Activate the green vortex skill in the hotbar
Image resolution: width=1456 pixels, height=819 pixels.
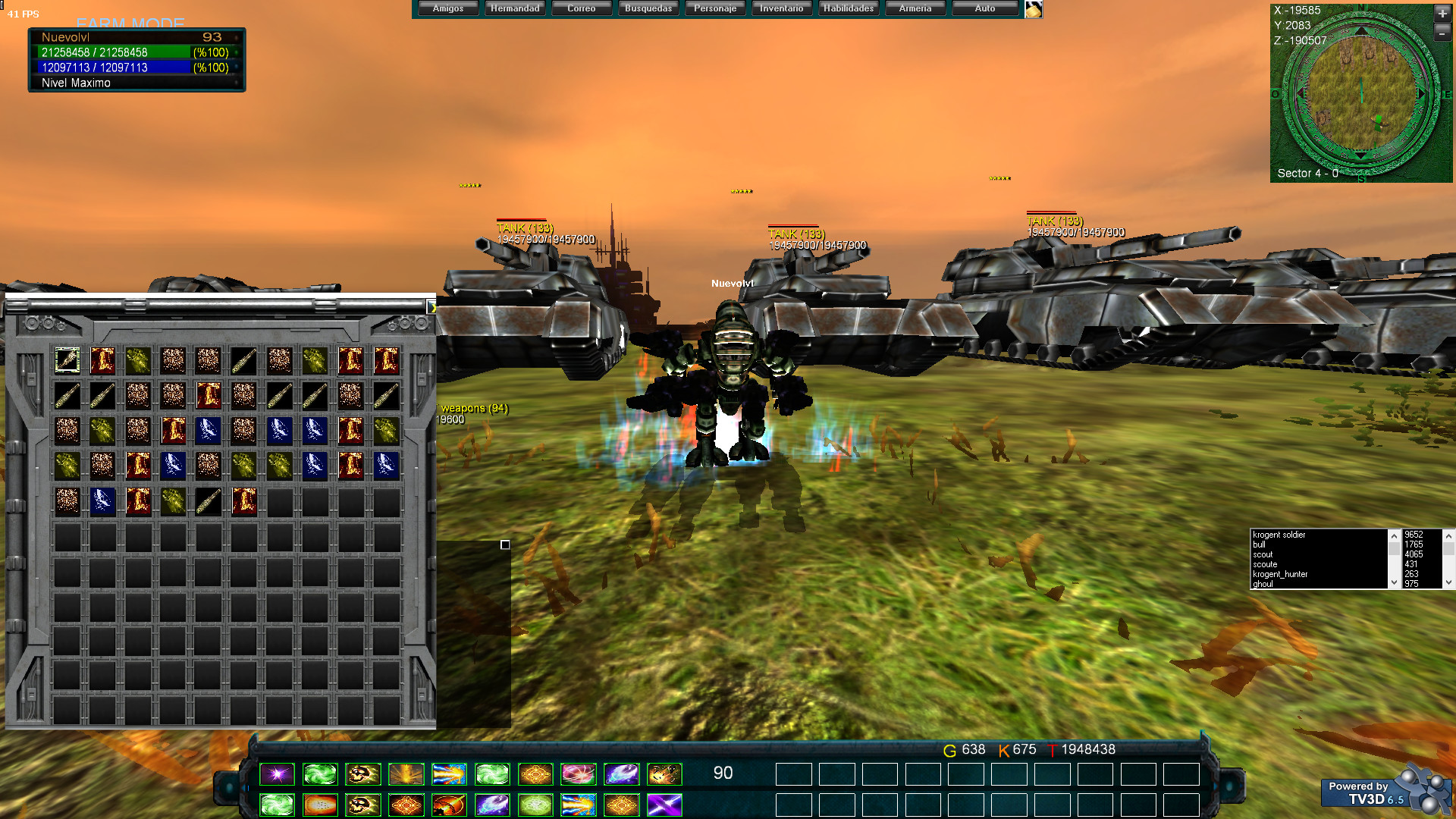[x=321, y=774]
